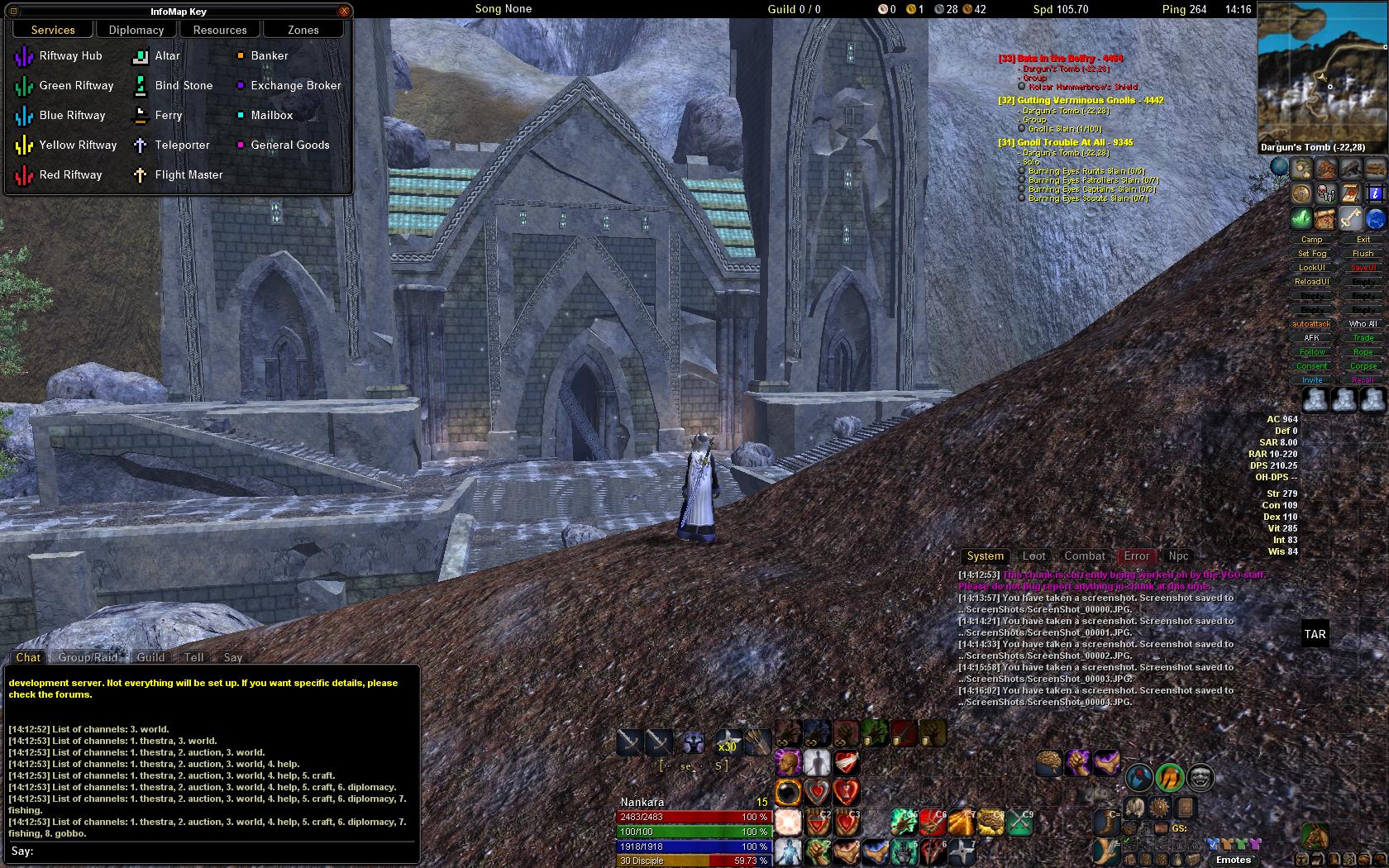The image size is (1389, 868).
Task: Select the Guild chat tab
Action: coord(150,658)
